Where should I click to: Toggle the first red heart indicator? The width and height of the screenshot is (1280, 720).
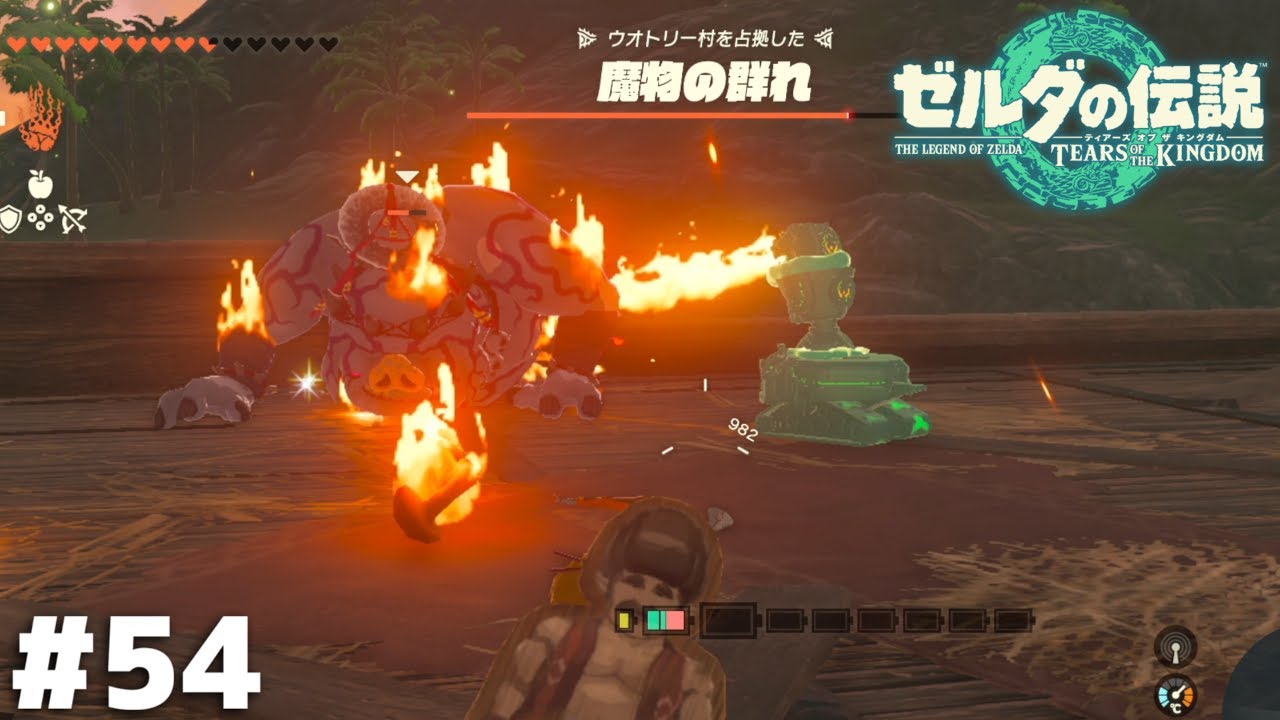coord(16,44)
